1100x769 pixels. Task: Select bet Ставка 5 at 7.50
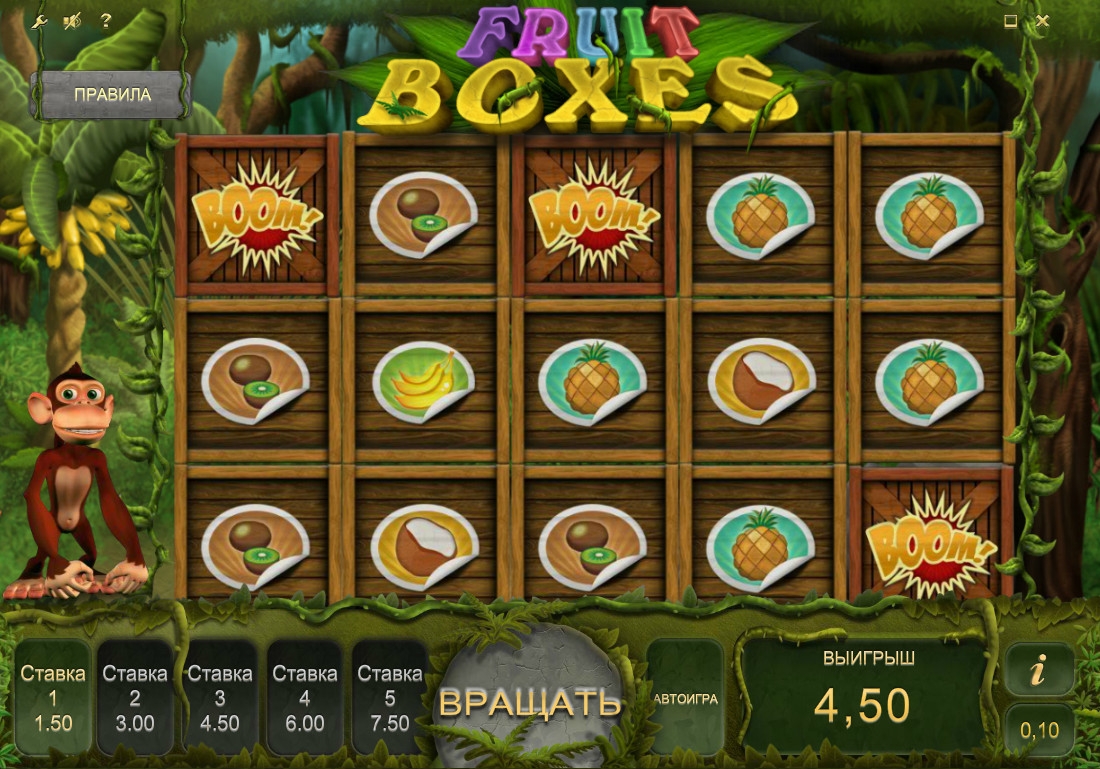coord(390,698)
